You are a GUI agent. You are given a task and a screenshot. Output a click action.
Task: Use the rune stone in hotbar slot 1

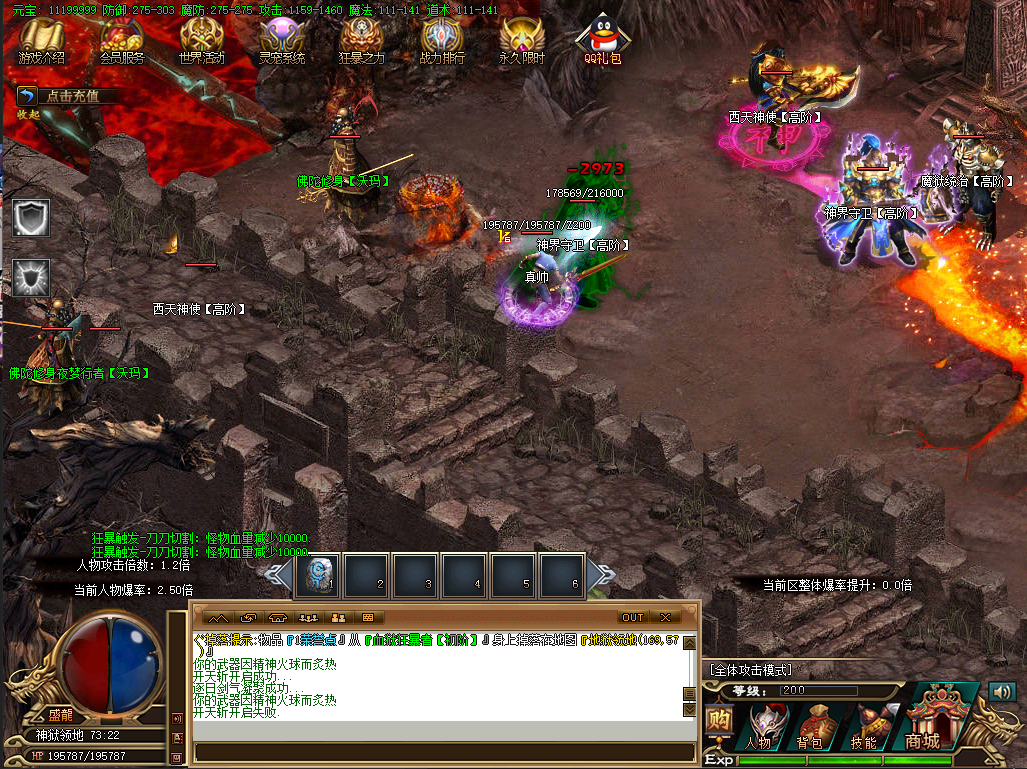(321, 575)
